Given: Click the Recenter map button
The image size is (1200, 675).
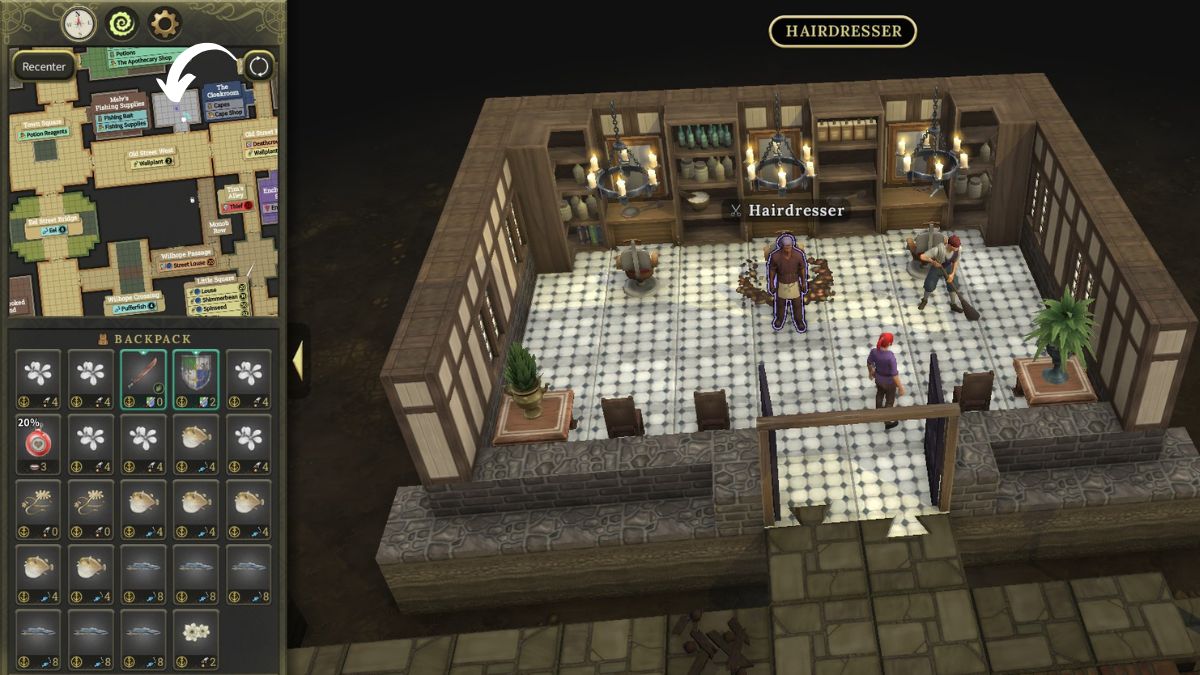Looking at the screenshot, I should pyautogui.click(x=44, y=67).
